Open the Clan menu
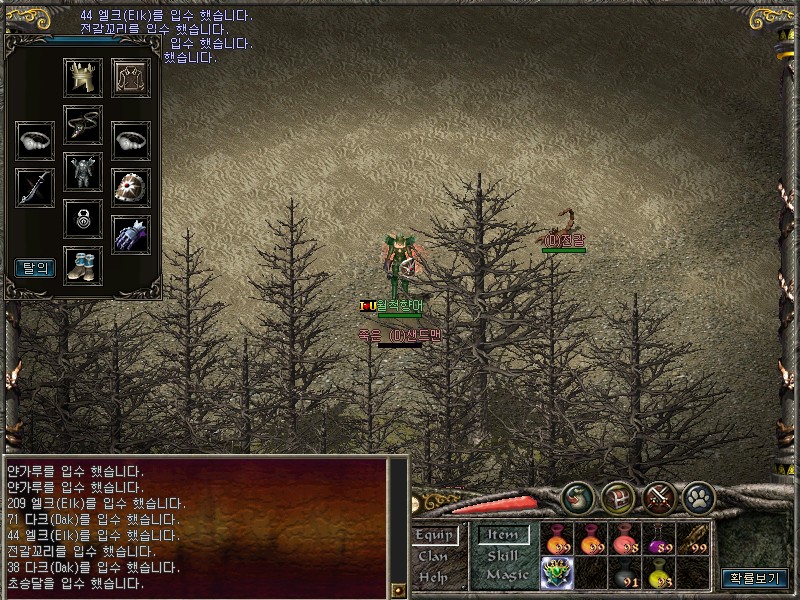Image resolution: width=800 pixels, height=600 pixels. click(433, 556)
